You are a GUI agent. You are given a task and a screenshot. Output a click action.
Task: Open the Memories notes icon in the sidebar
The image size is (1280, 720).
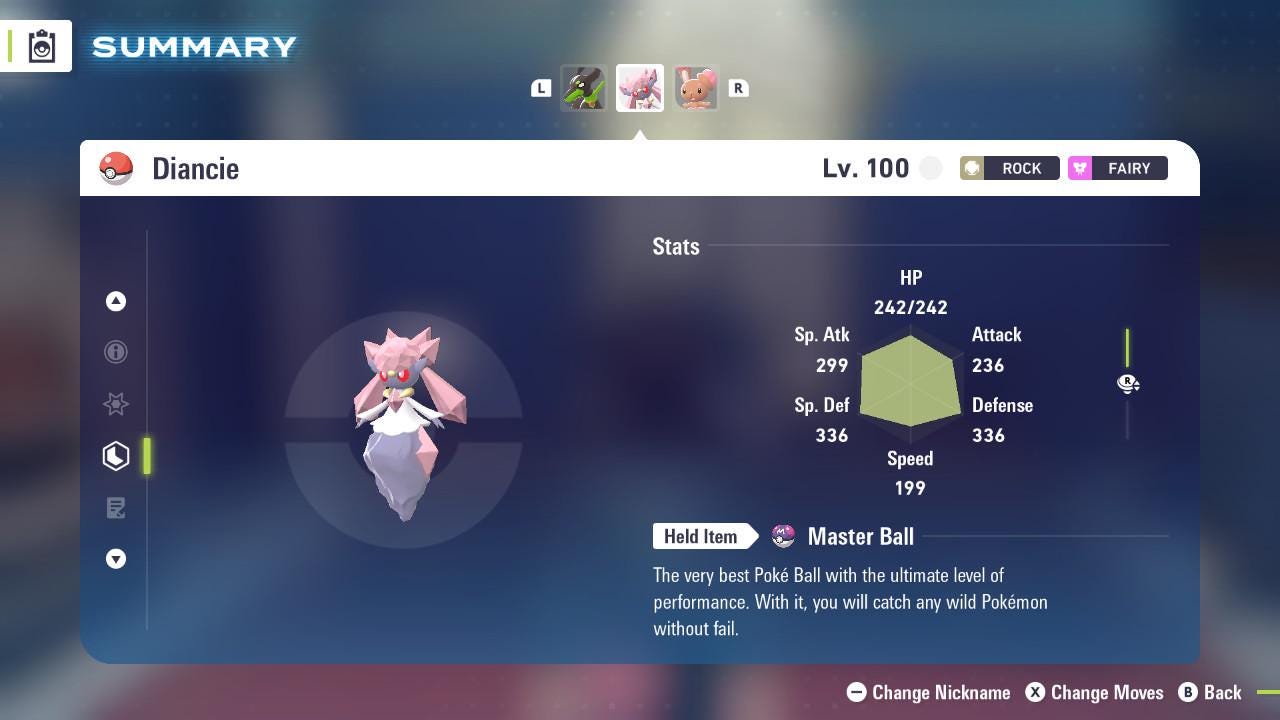(x=116, y=508)
